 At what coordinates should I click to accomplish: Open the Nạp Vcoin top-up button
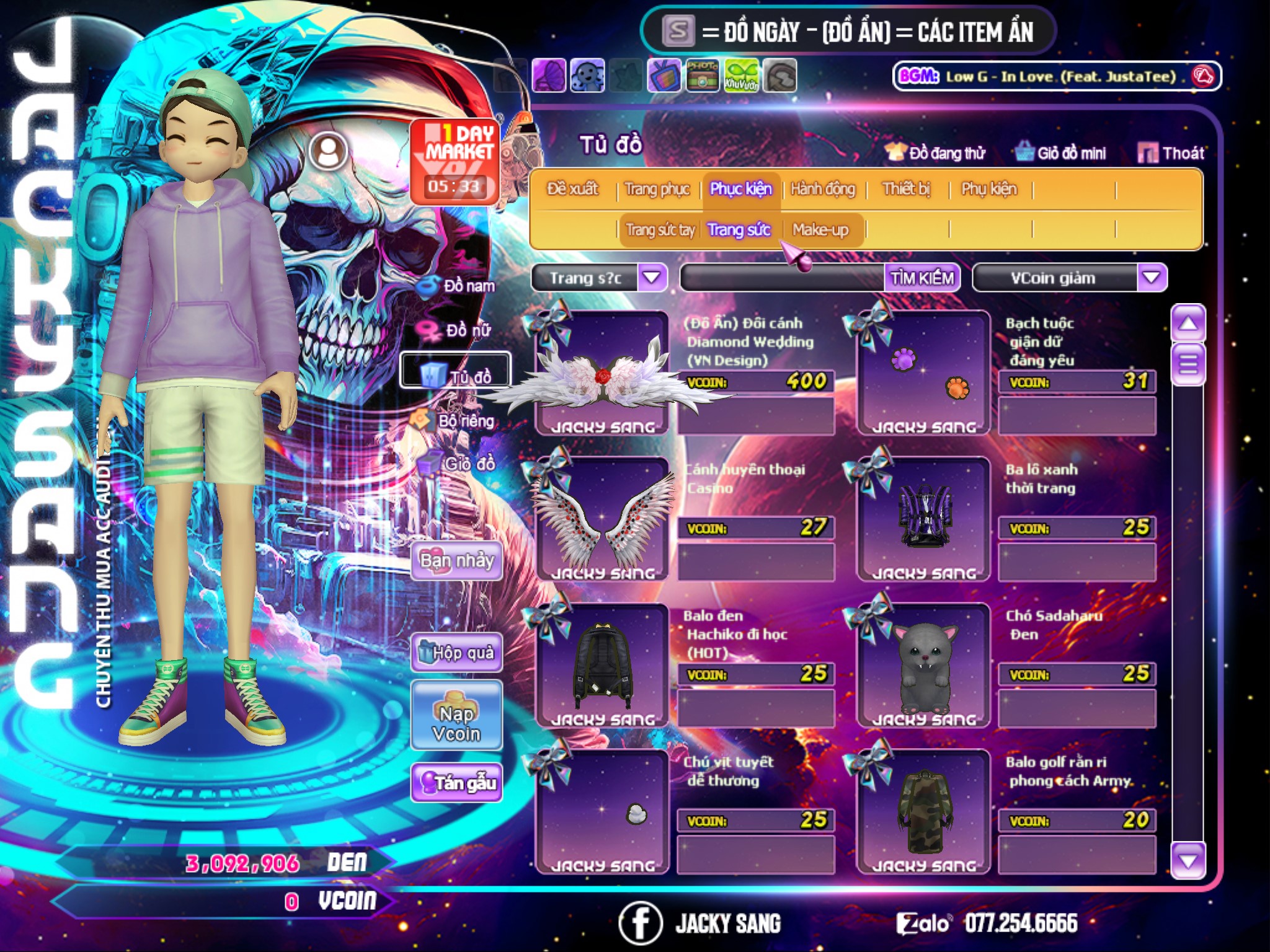(x=456, y=723)
